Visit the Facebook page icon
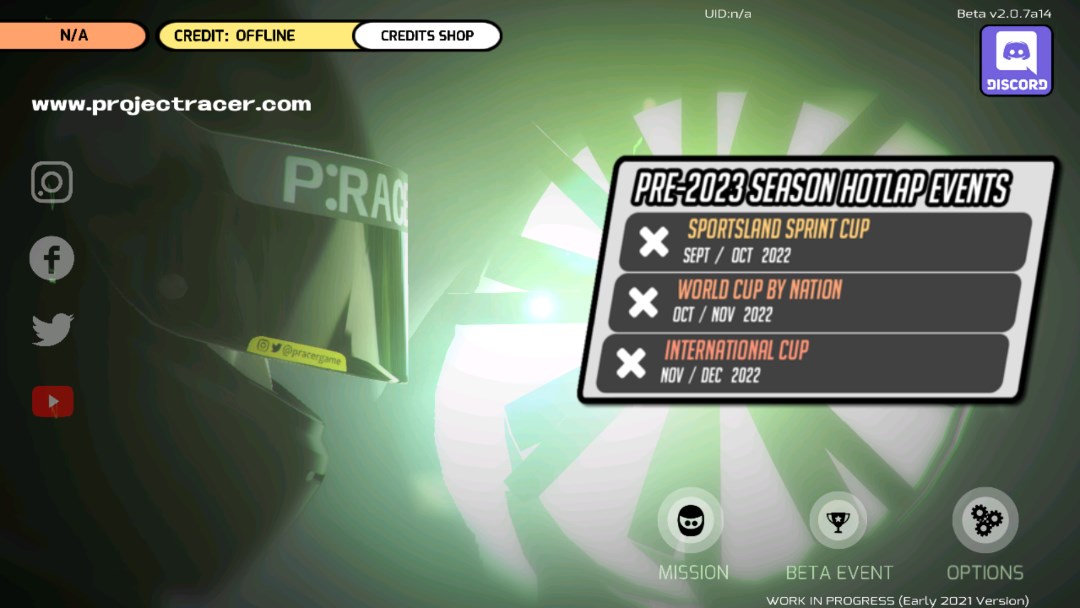This screenshot has width=1080, height=608. coord(52,258)
